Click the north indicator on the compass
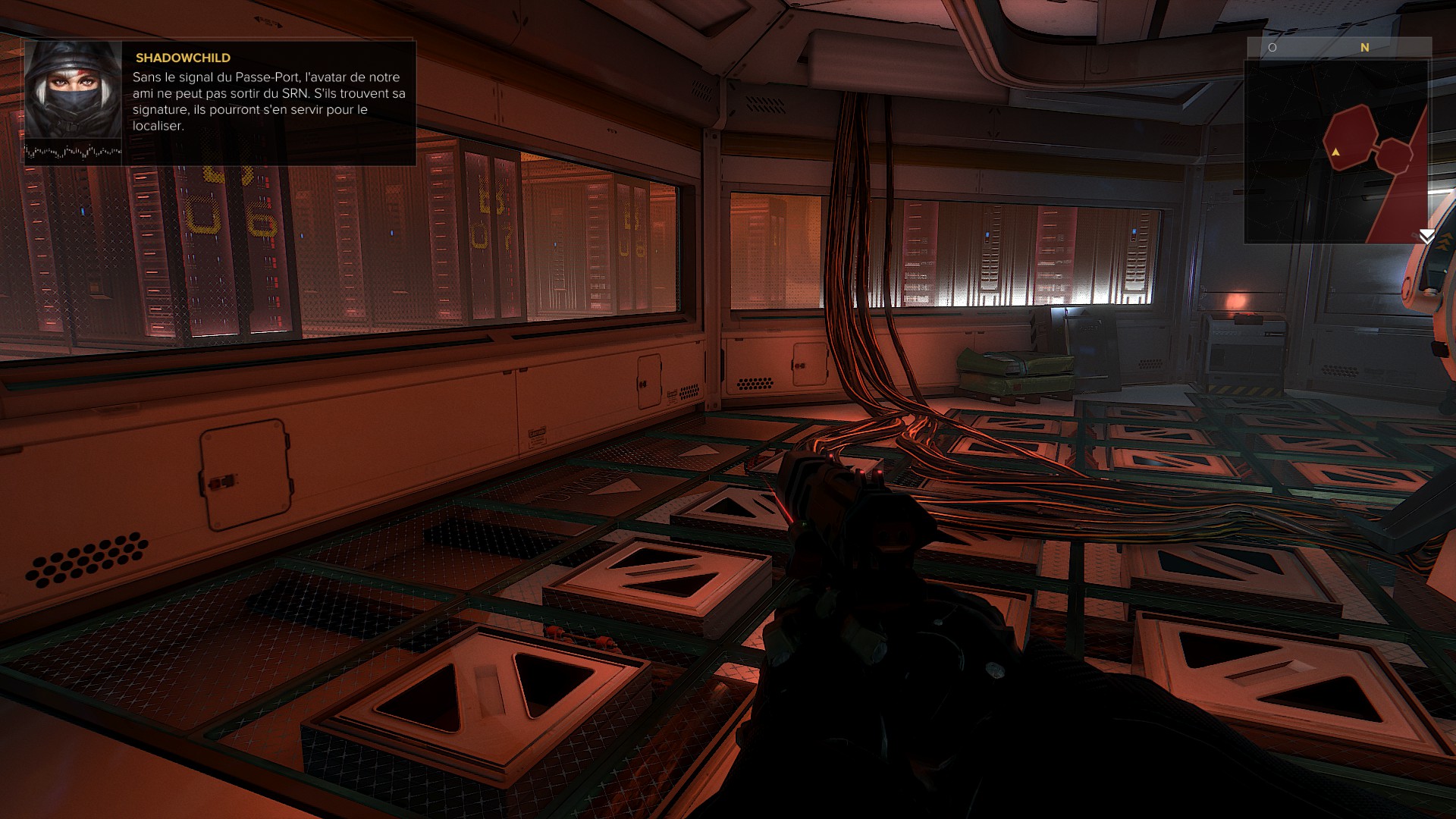 tap(1365, 48)
